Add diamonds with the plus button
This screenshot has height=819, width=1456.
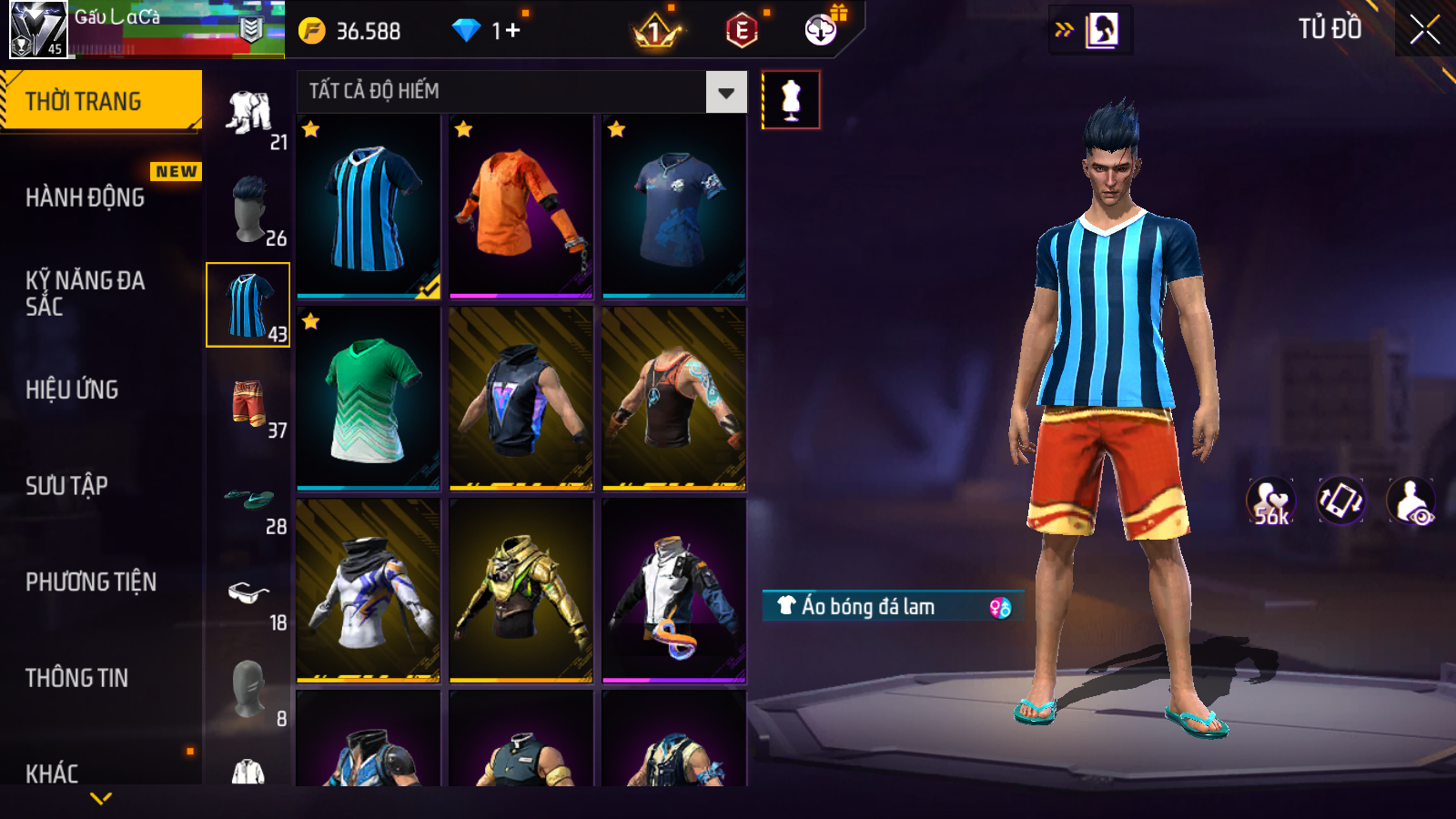click(512, 31)
